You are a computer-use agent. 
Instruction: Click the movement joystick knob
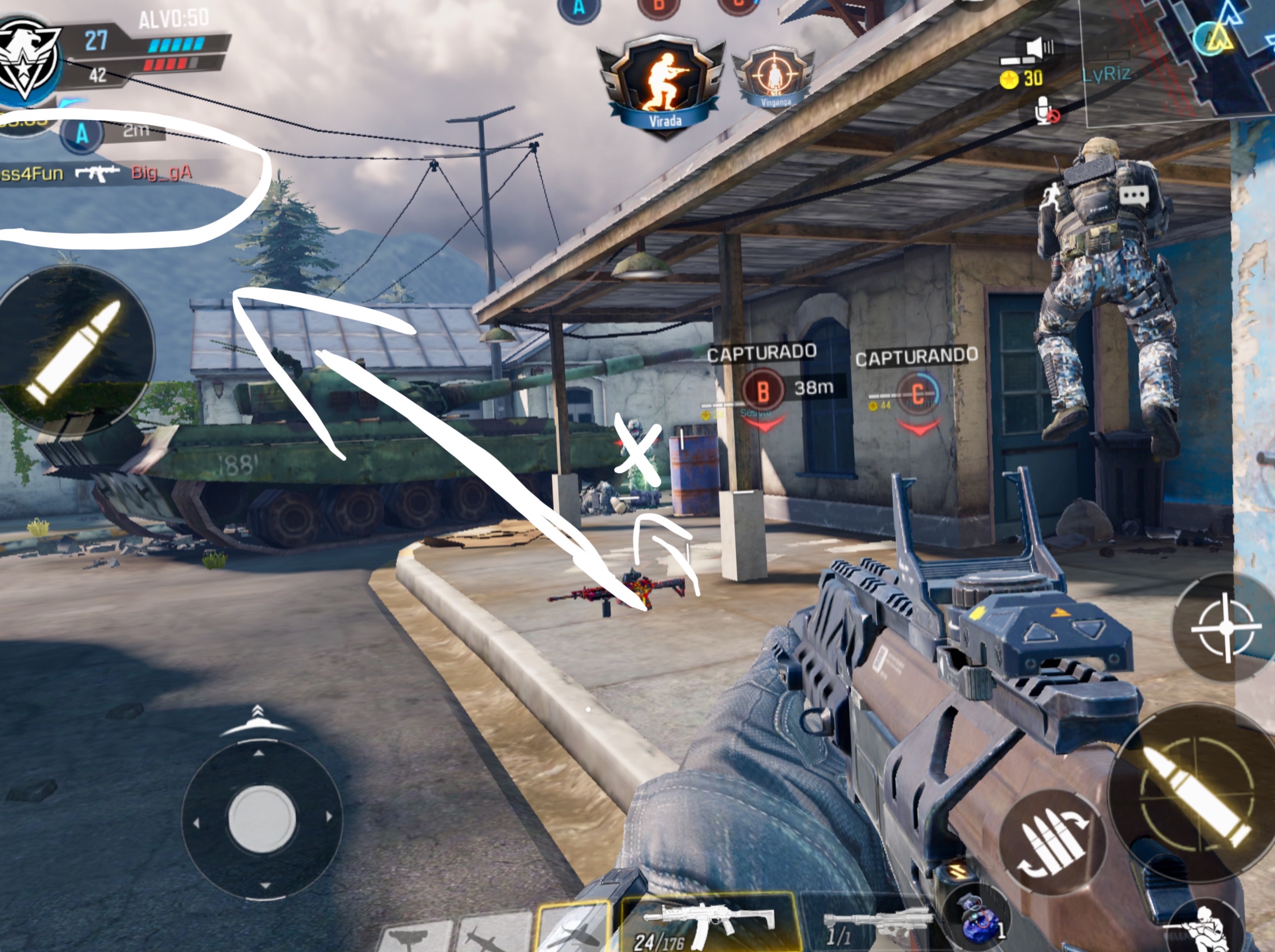click(262, 818)
